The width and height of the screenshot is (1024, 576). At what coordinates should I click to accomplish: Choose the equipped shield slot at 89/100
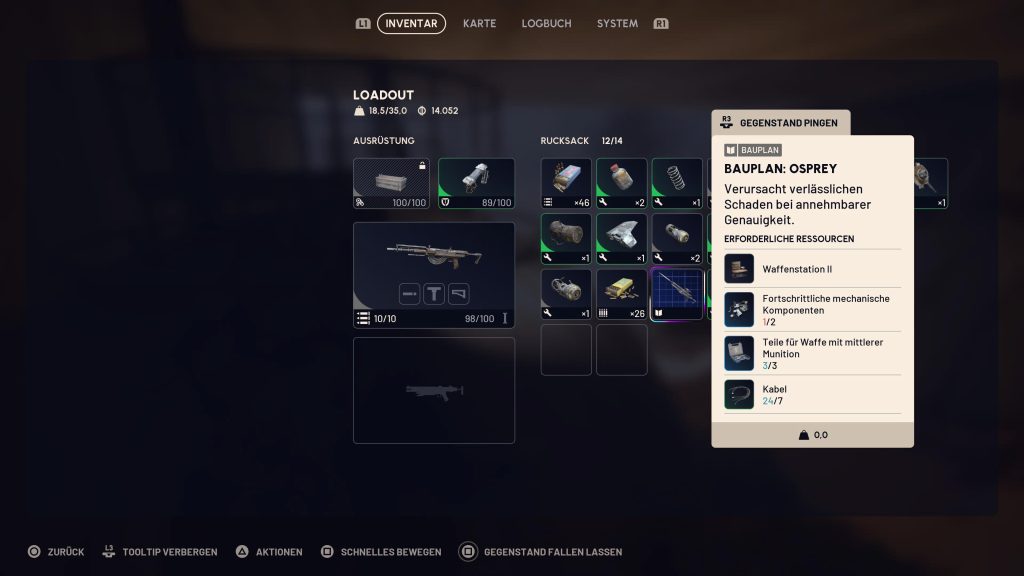476,183
